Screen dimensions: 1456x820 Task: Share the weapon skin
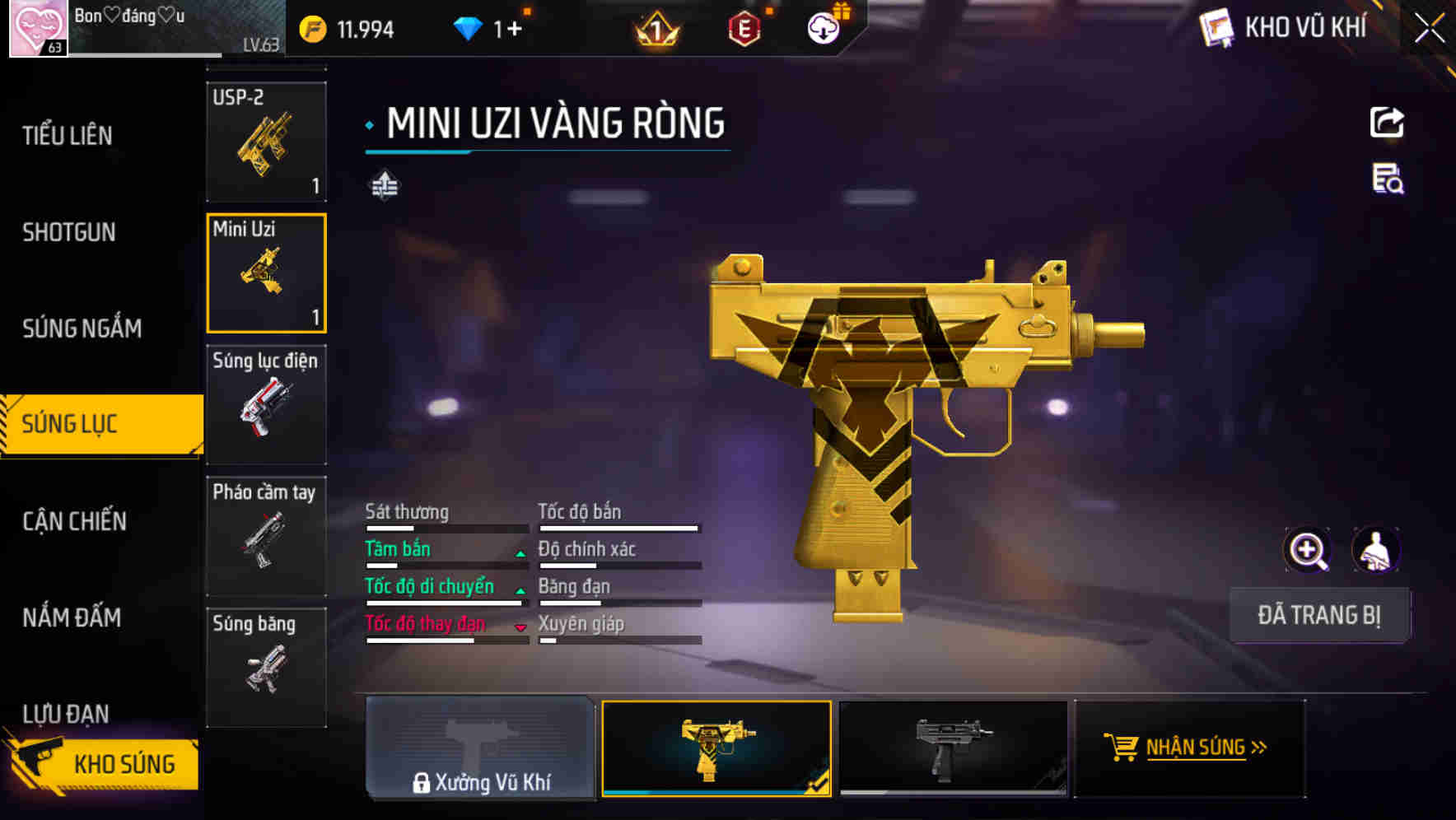pos(1387,123)
